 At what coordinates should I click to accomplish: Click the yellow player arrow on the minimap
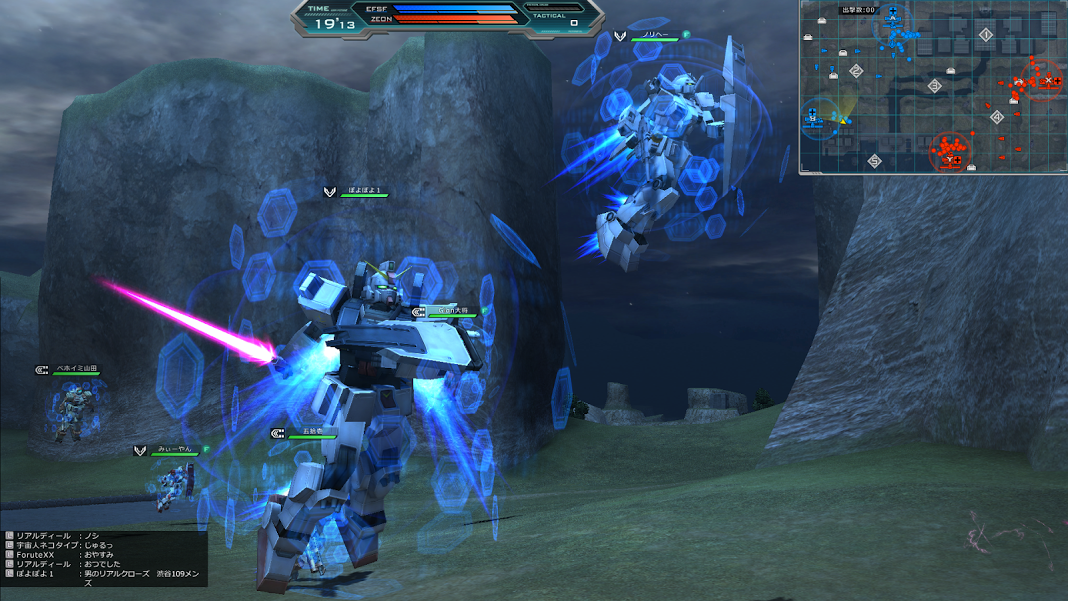pyautogui.click(x=843, y=121)
